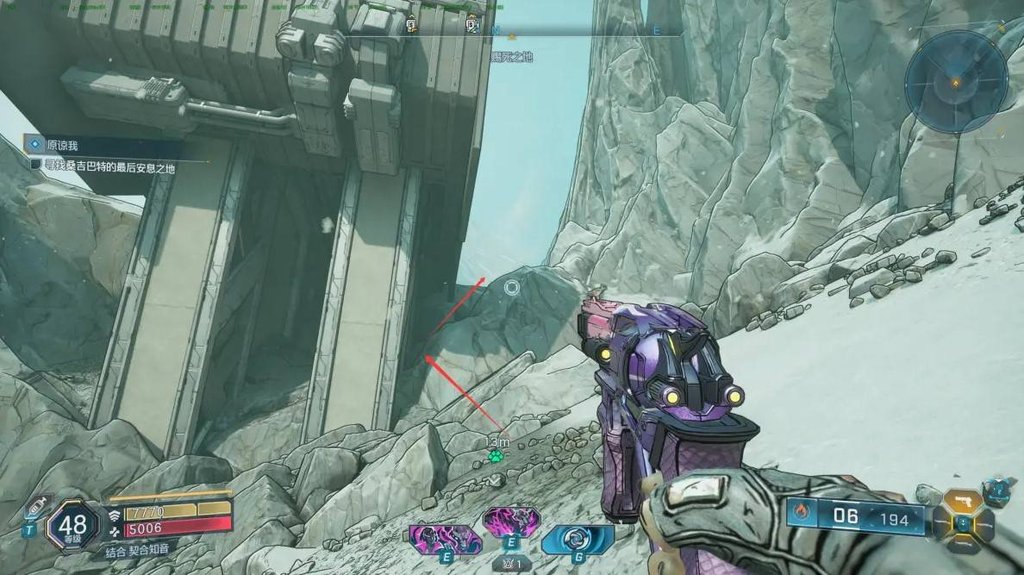Activate the hexagonal purple skill icon
The width and height of the screenshot is (1024, 575).
pyautogui.click(x=511, y=521)
